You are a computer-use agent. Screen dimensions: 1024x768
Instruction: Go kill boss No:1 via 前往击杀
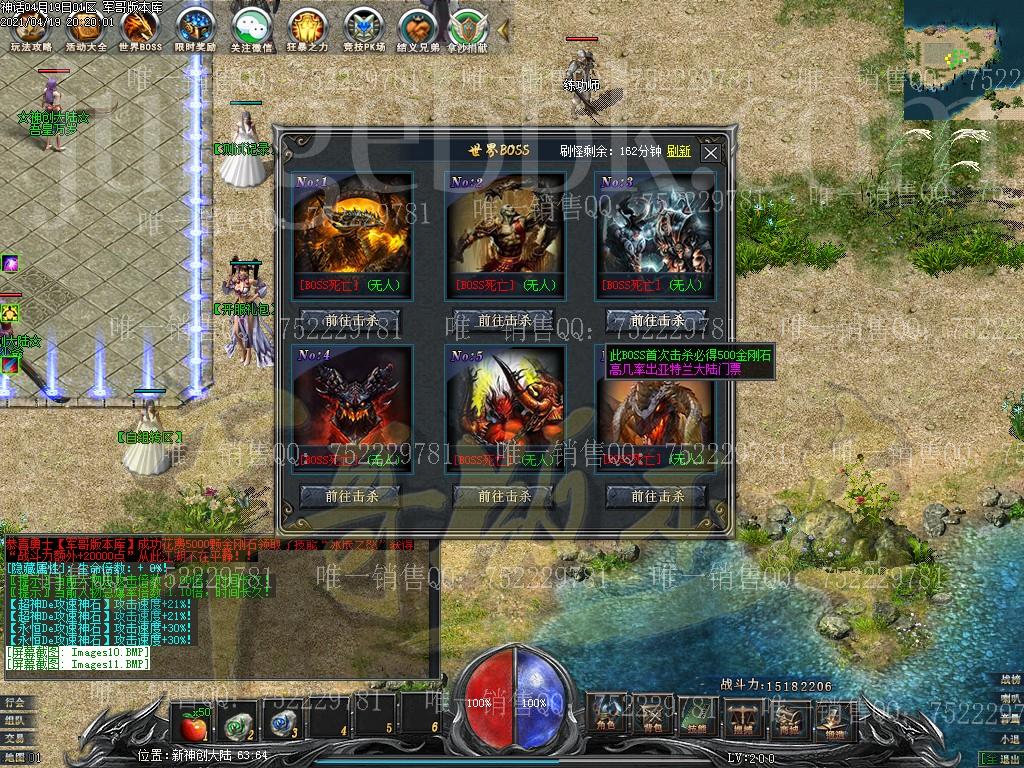tap(351, 321)
